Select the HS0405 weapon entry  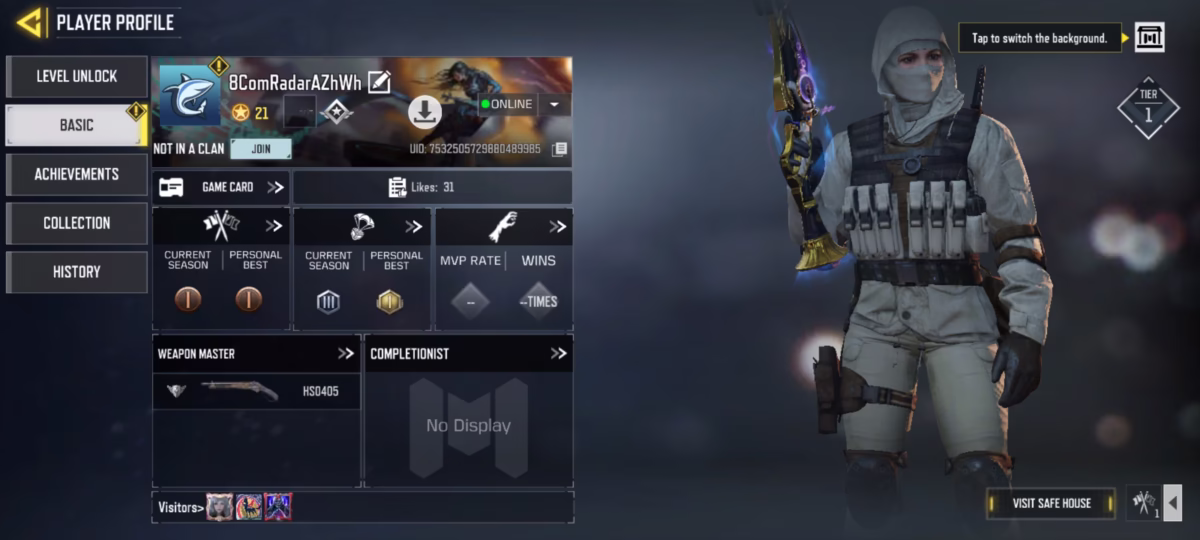point(256,391)
